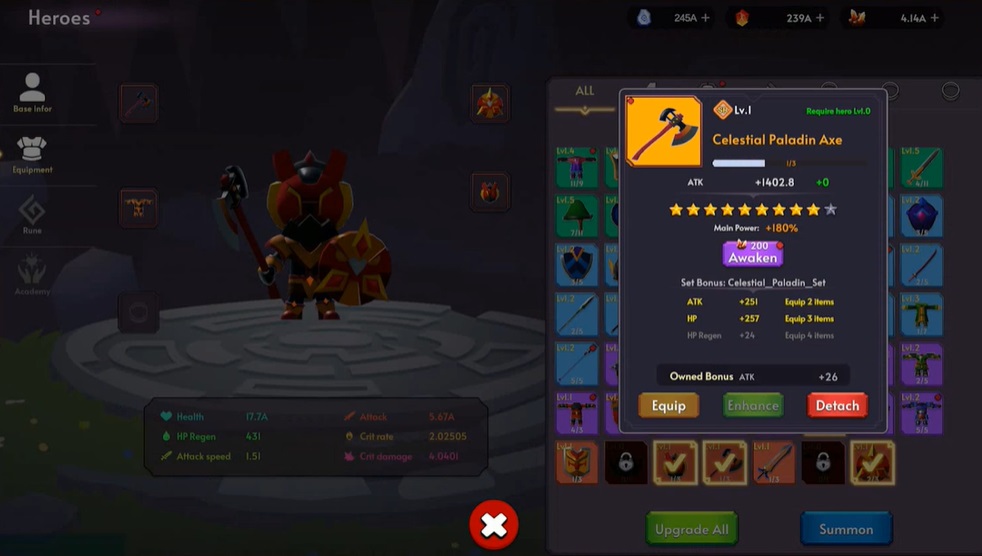The width and height of the screenshot is (982, 556).
Task: Detach the equipped axe
Action: click(837, 405)
